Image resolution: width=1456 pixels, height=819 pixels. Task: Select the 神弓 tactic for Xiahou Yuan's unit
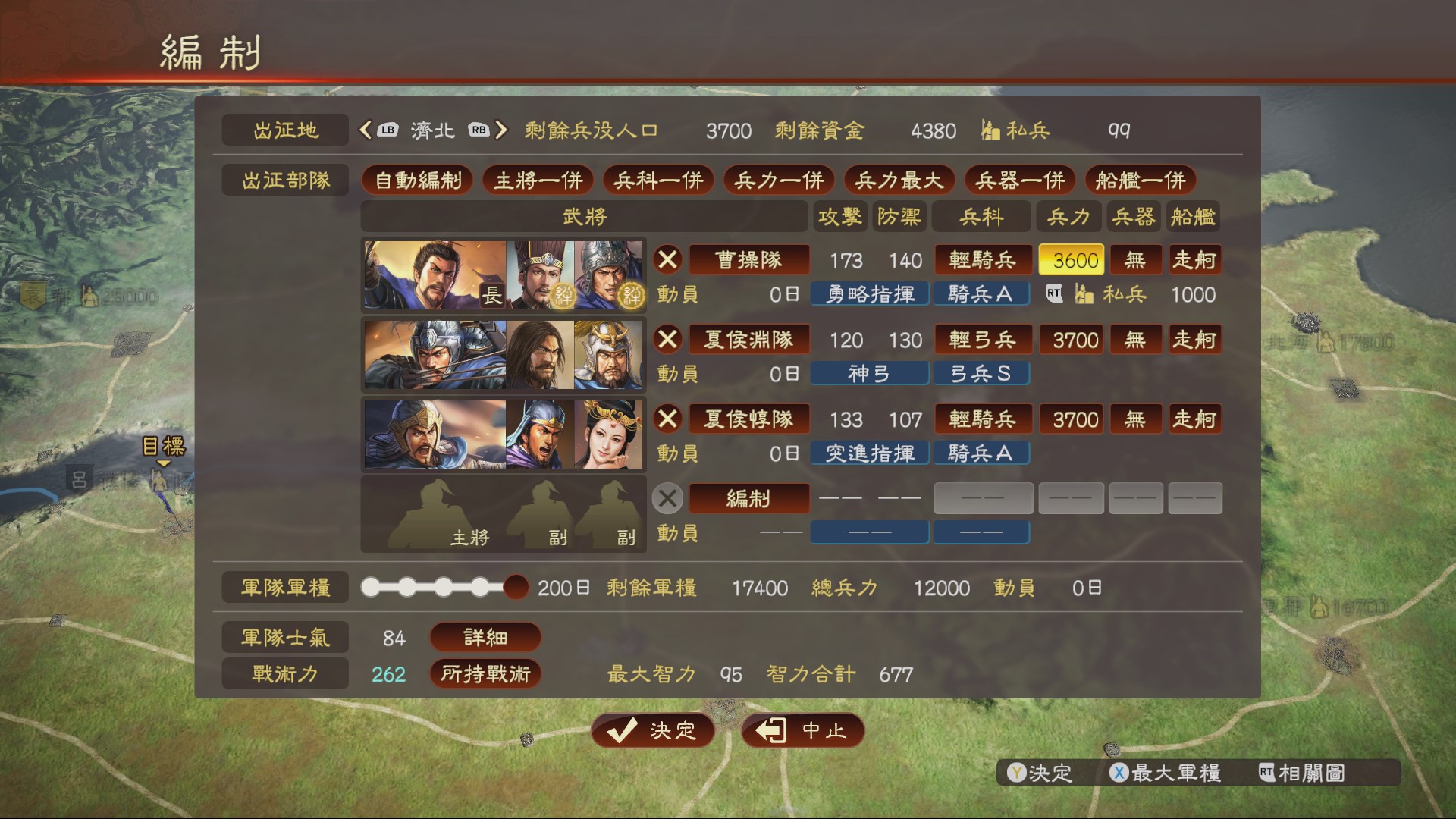(x=869, y=373)
